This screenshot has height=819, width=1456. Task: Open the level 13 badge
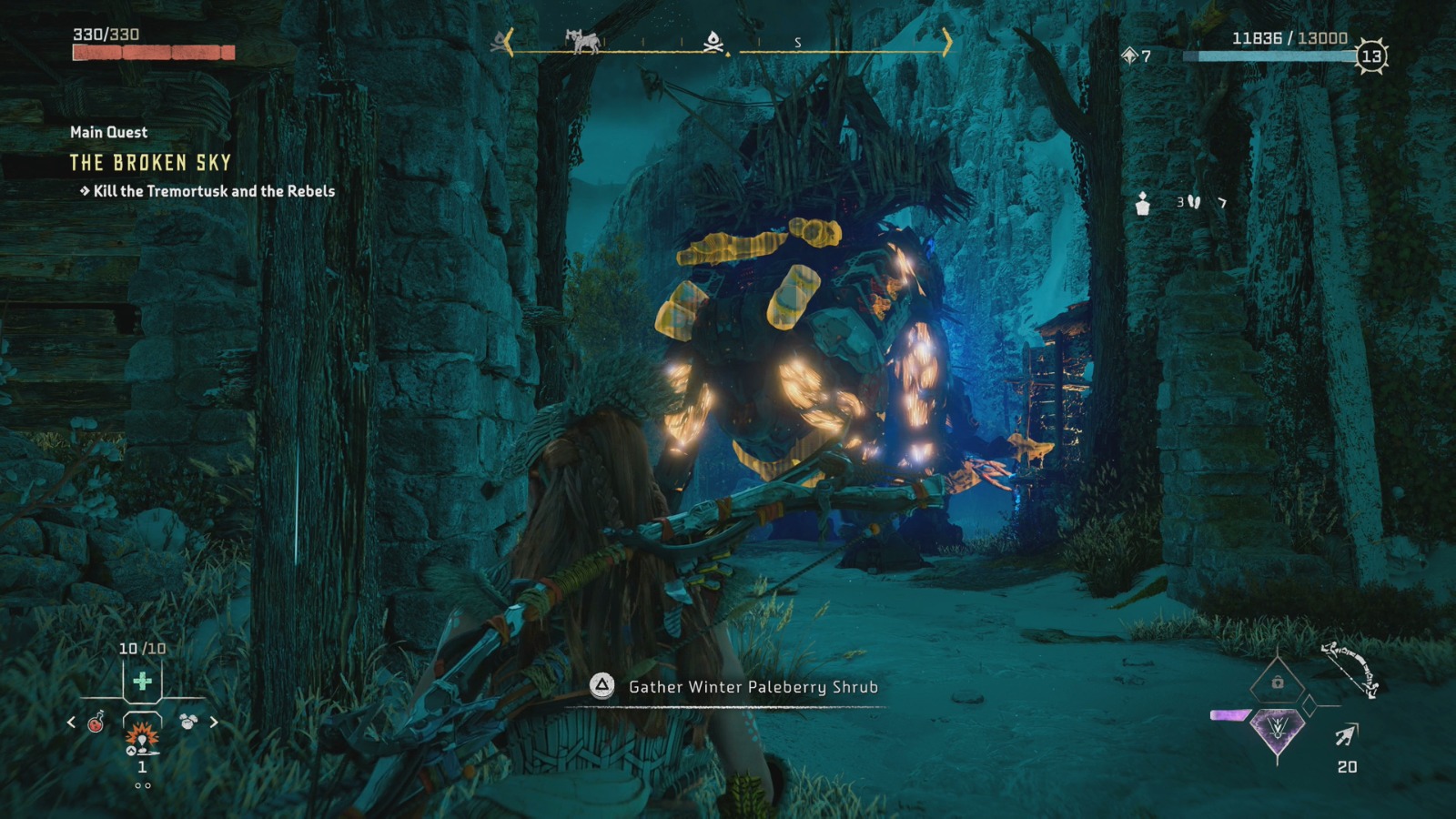tap(1371, 56)
